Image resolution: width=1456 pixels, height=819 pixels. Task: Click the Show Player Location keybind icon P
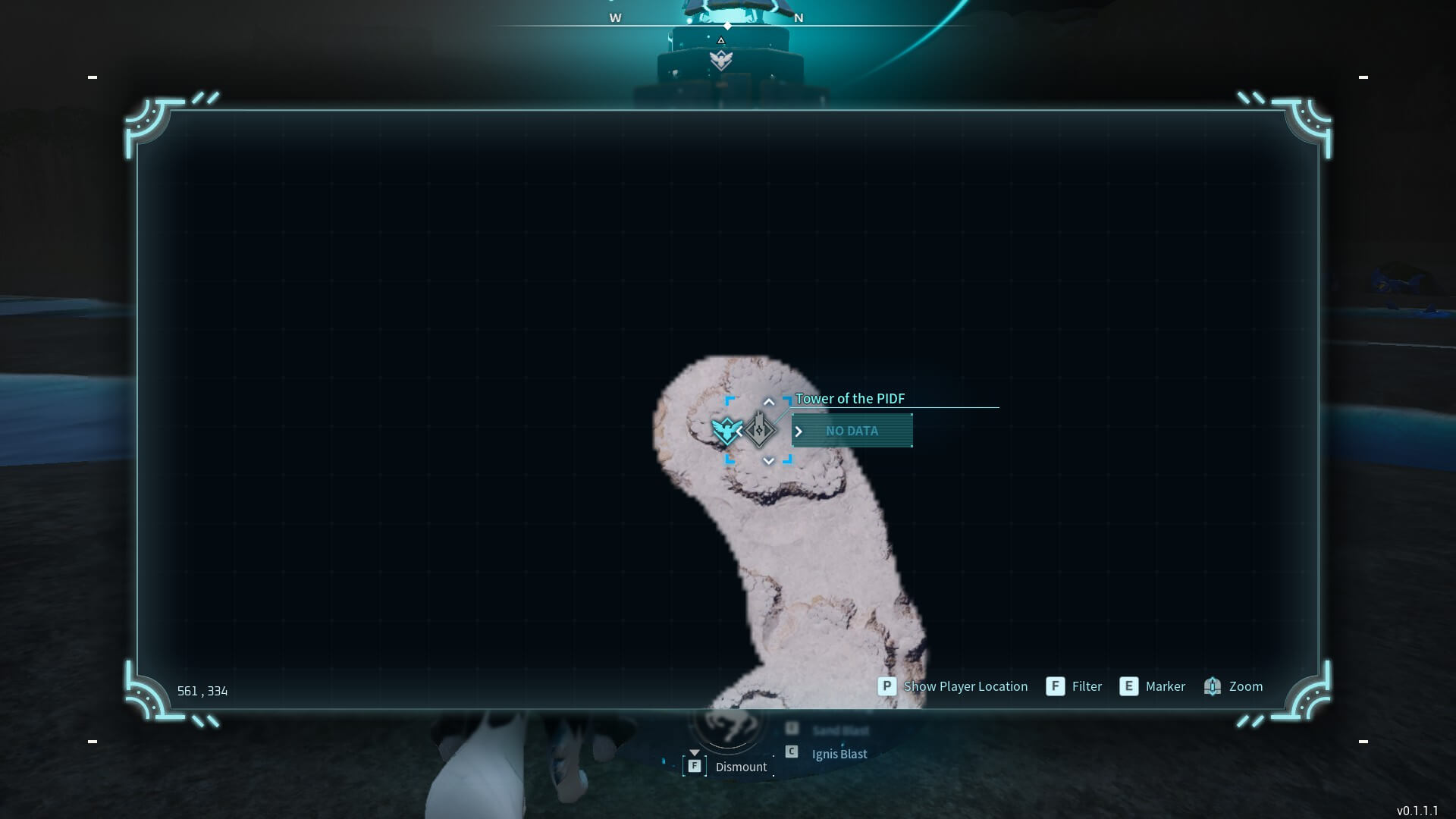tap(886, 686)
